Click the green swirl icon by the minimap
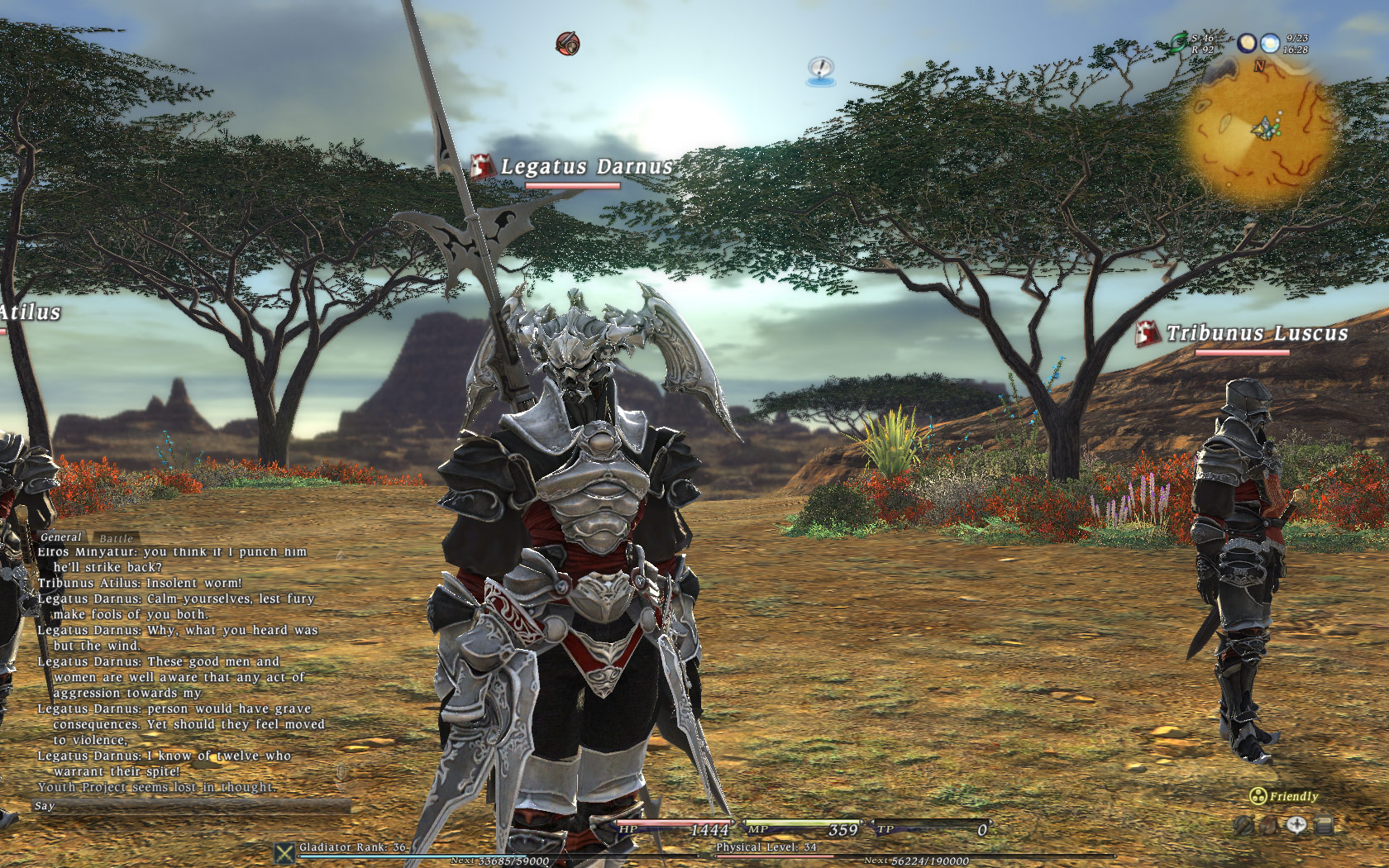The height and width of the screenshot is (868, 1389). tap(1178, 43)
